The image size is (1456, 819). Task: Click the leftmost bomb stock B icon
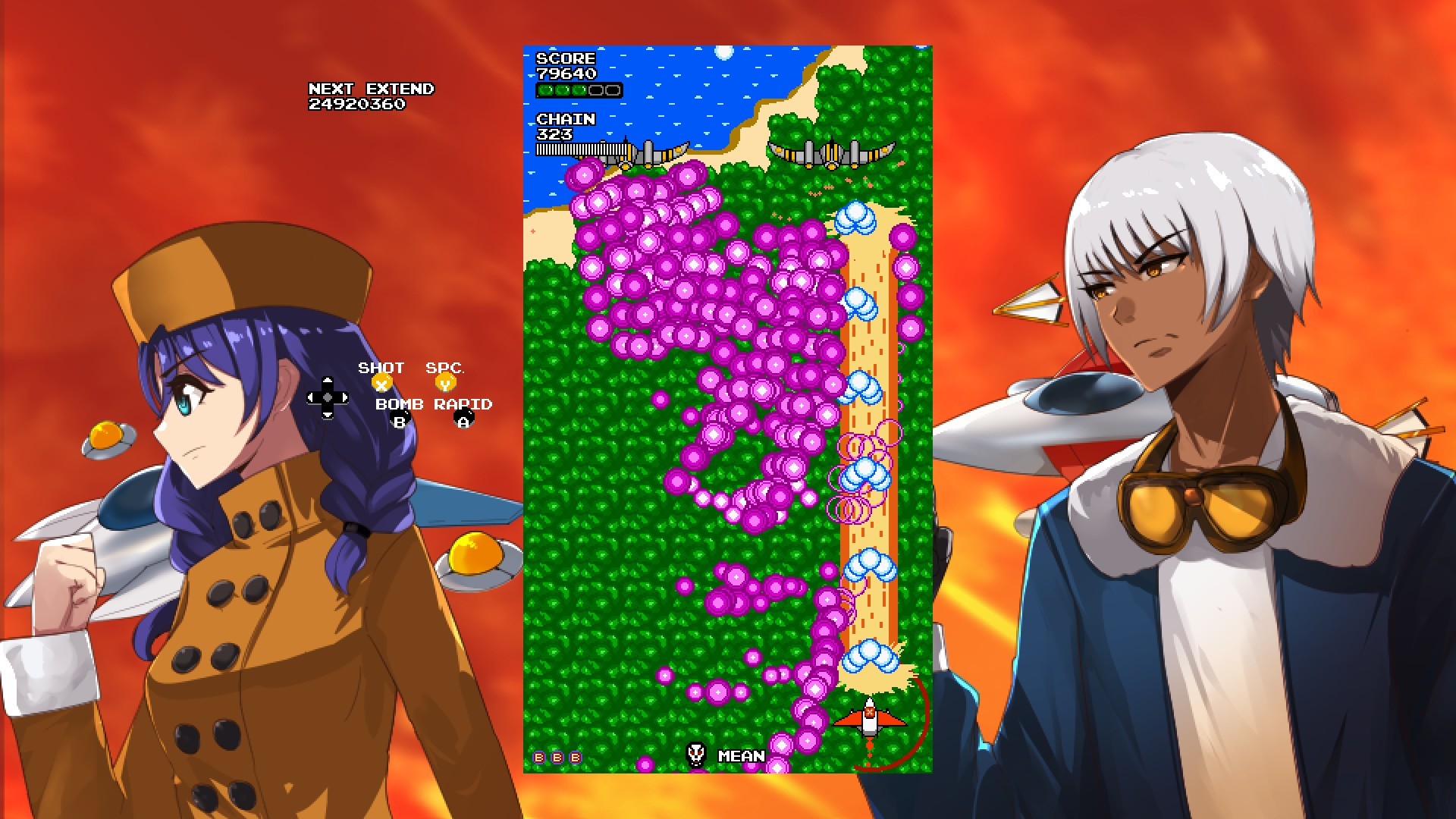(538, 756)
